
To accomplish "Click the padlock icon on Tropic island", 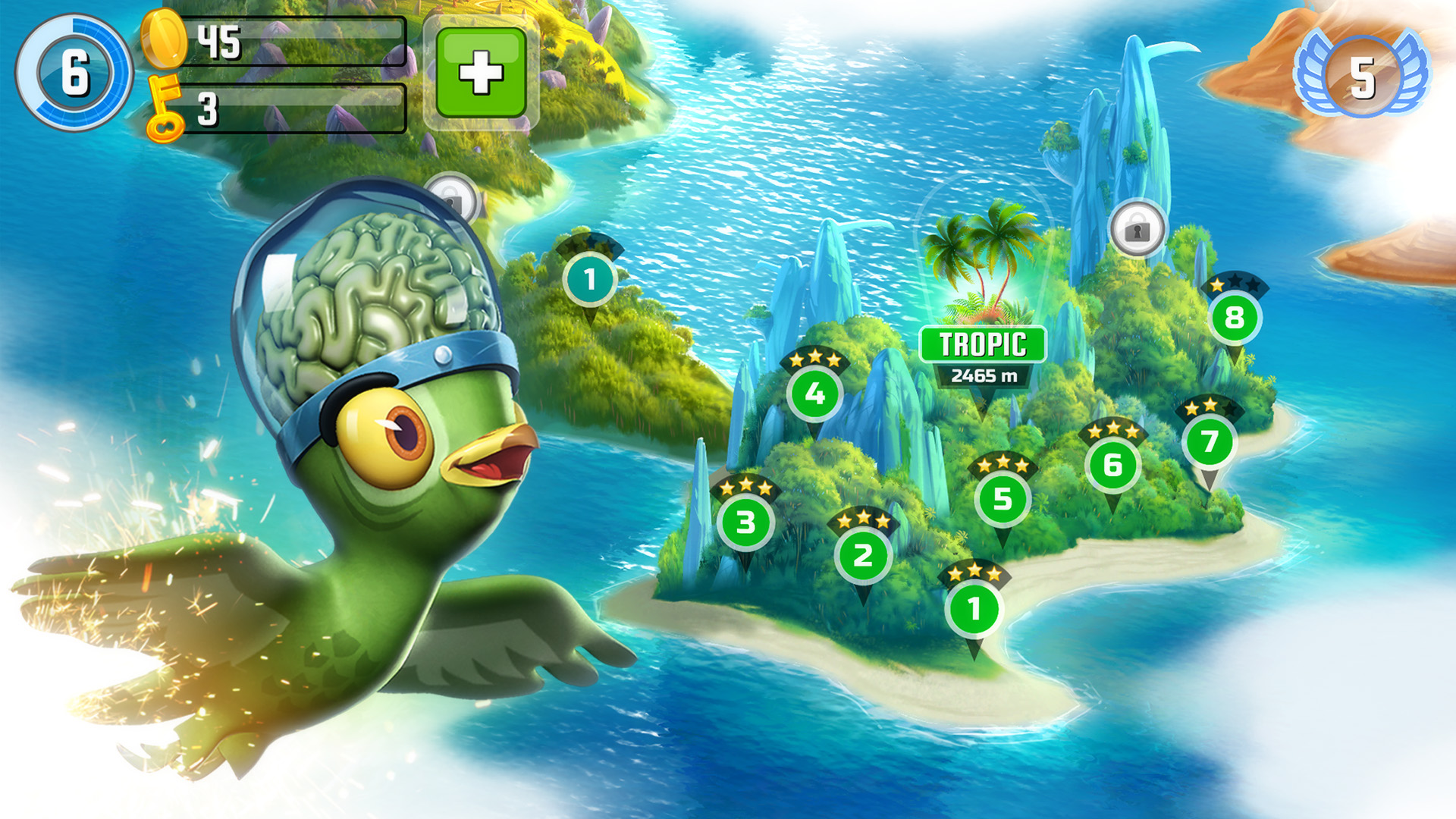I will click(x=1137, y=228).
